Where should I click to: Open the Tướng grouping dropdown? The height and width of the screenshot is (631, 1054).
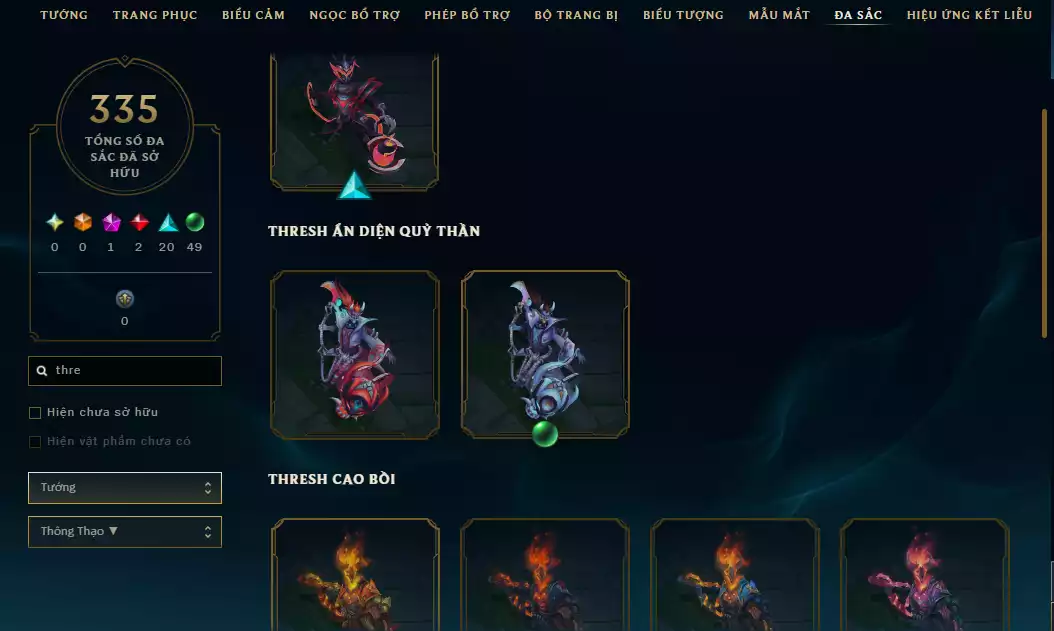pyautogui.click(x=125, y=488)
